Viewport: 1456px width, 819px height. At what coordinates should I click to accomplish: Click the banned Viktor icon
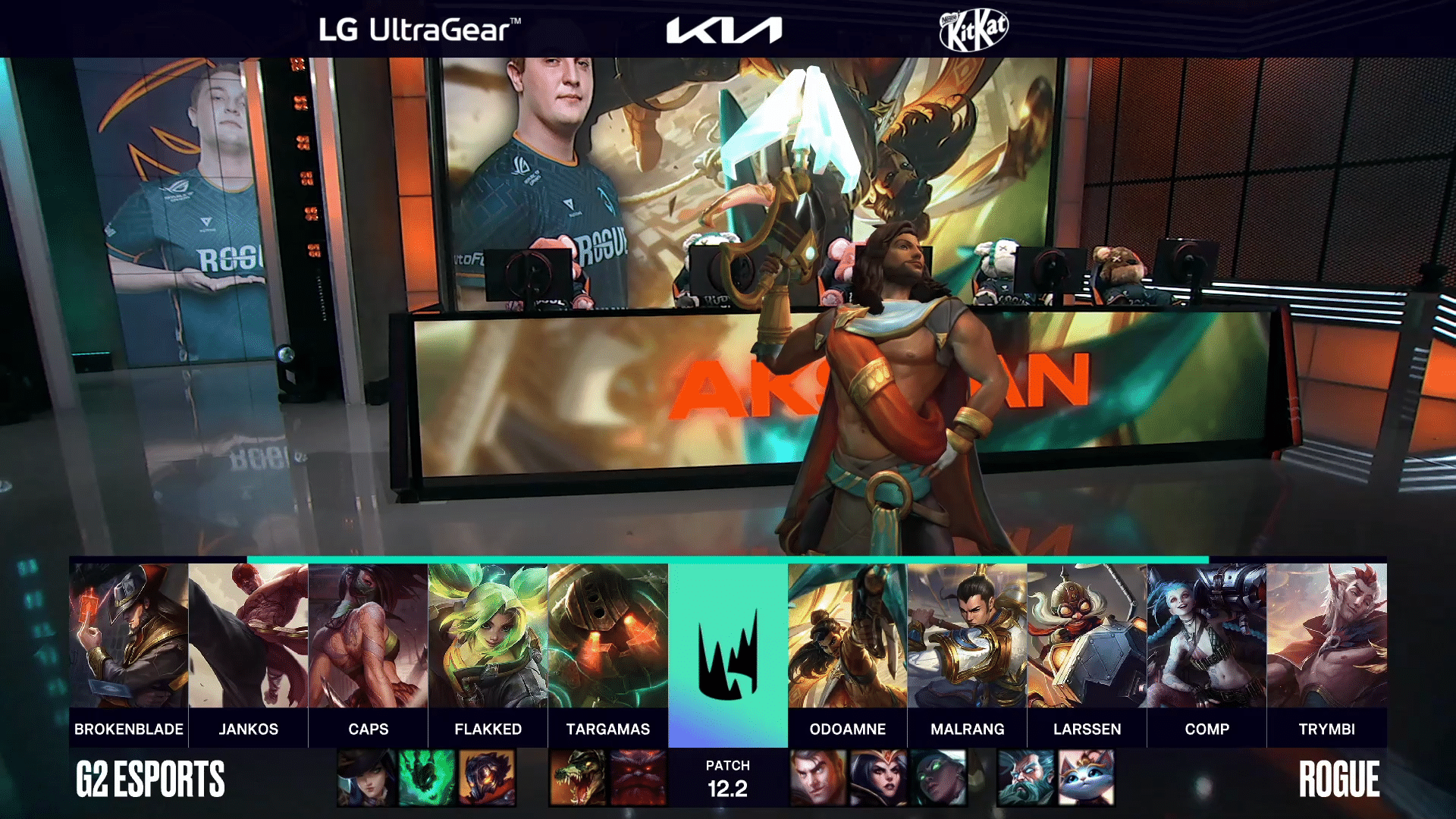pos(486,777)
